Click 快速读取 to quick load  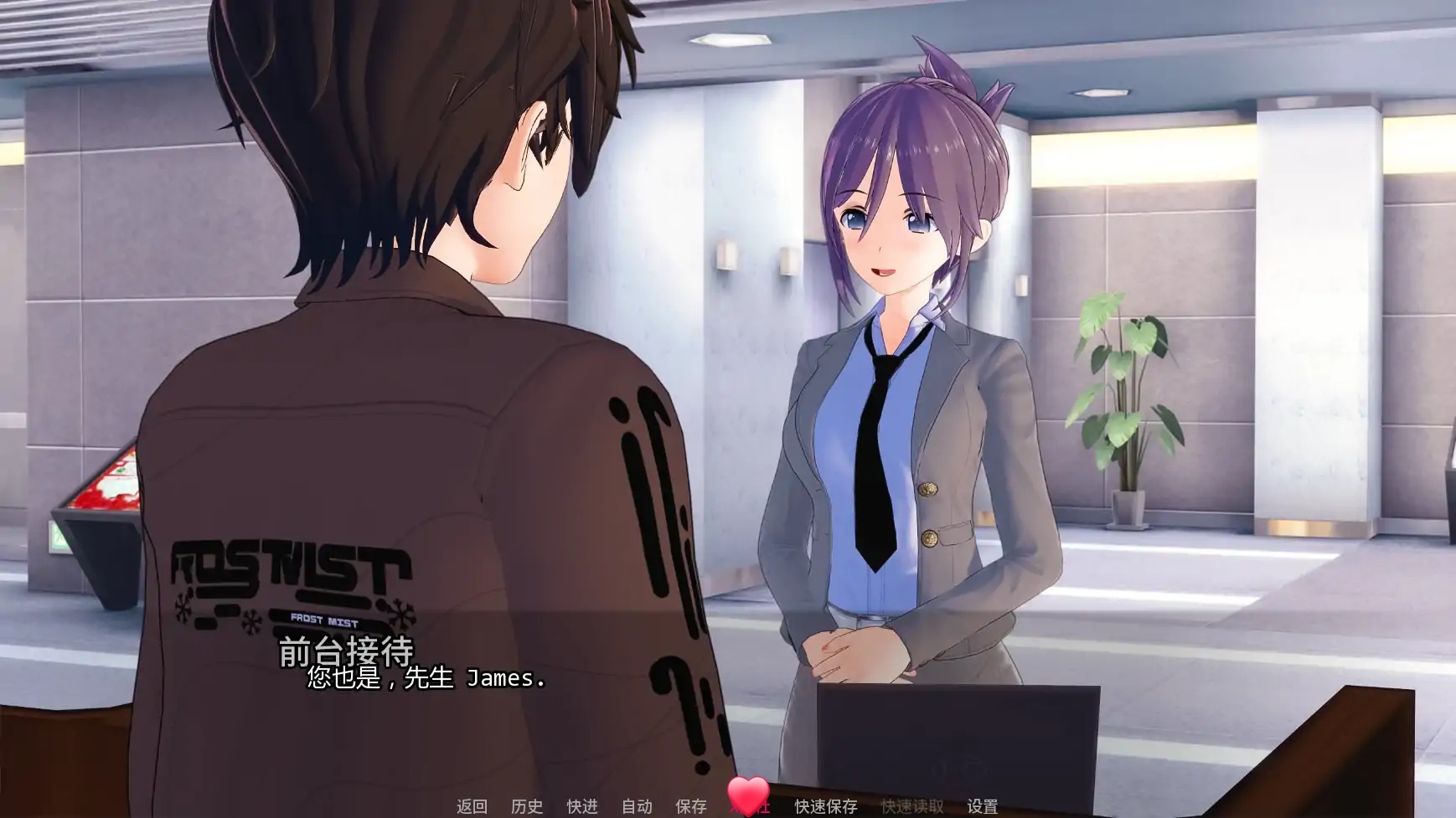point(912,805)
